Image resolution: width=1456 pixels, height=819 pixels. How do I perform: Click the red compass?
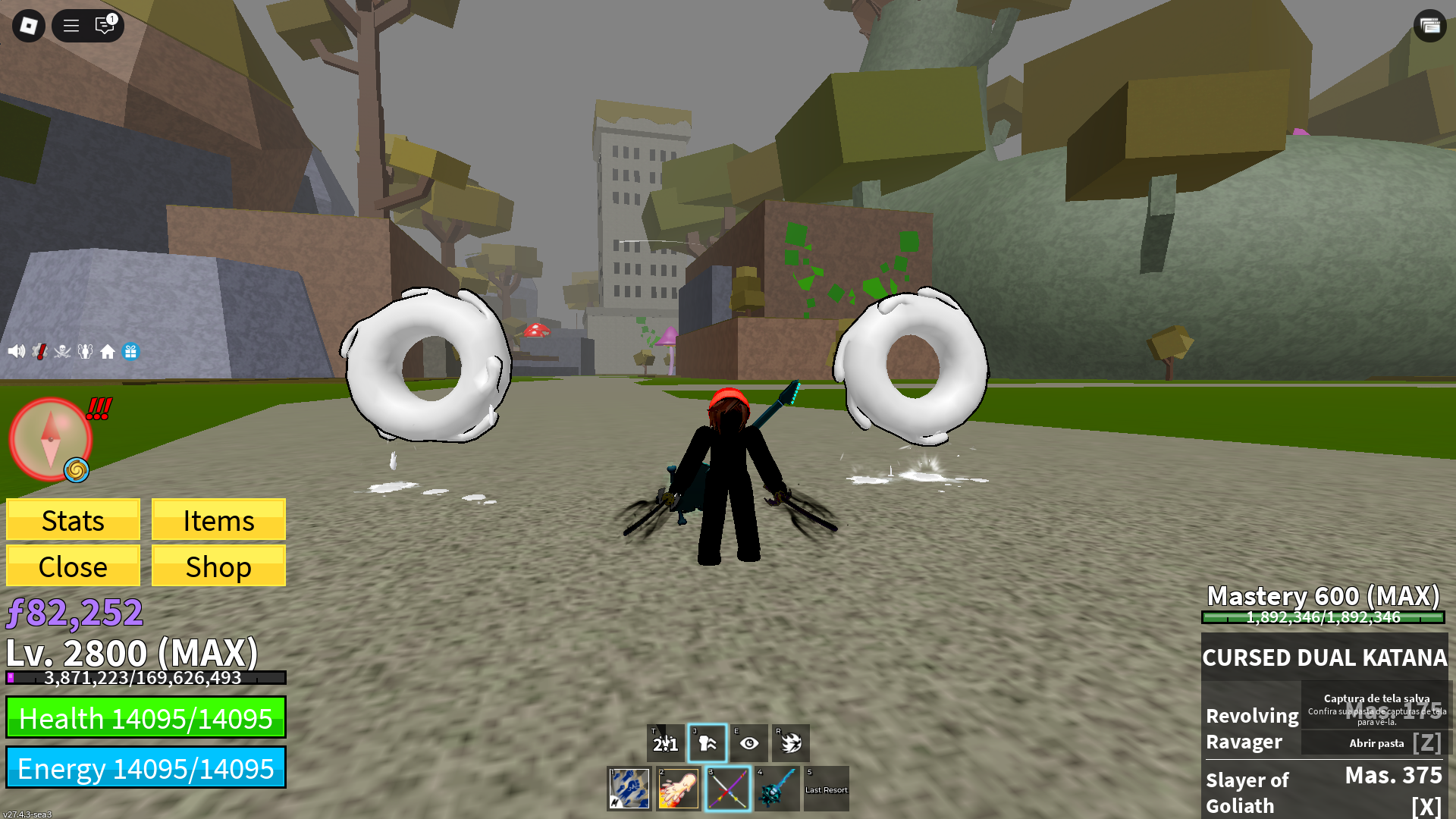tap(50, 439)
